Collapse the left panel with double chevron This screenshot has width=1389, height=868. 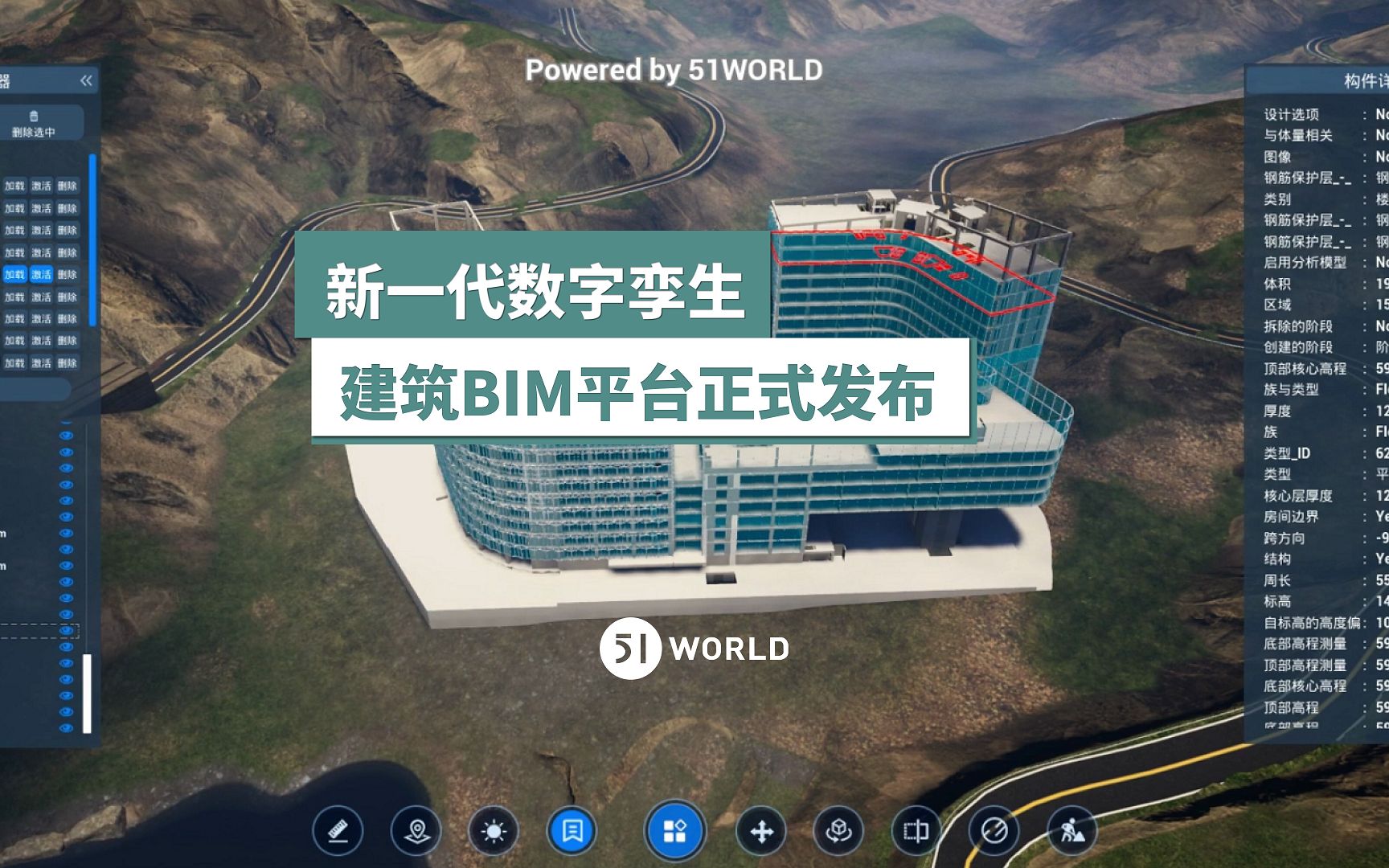tap(86, 80)
